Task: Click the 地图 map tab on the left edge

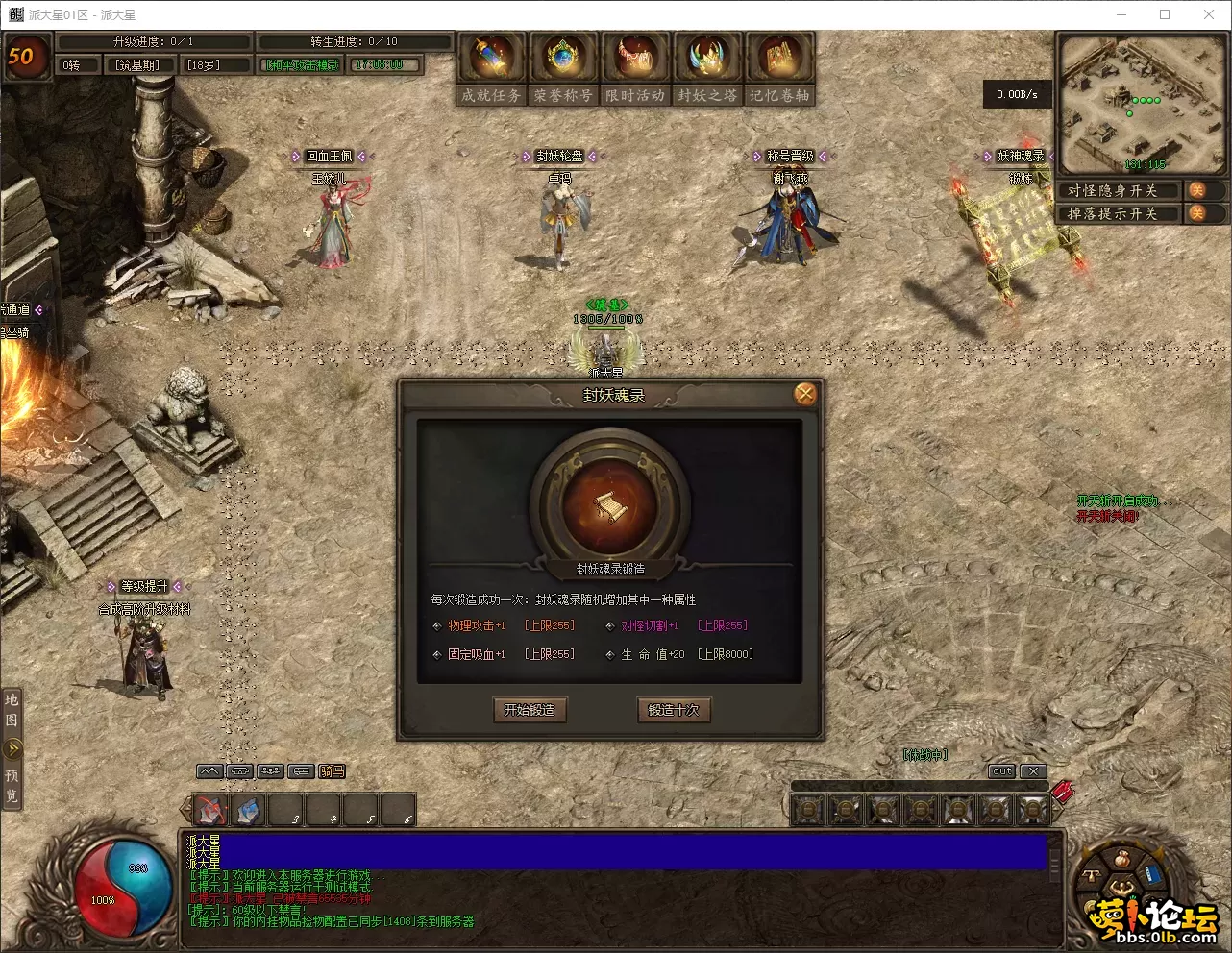Action: 12,707
